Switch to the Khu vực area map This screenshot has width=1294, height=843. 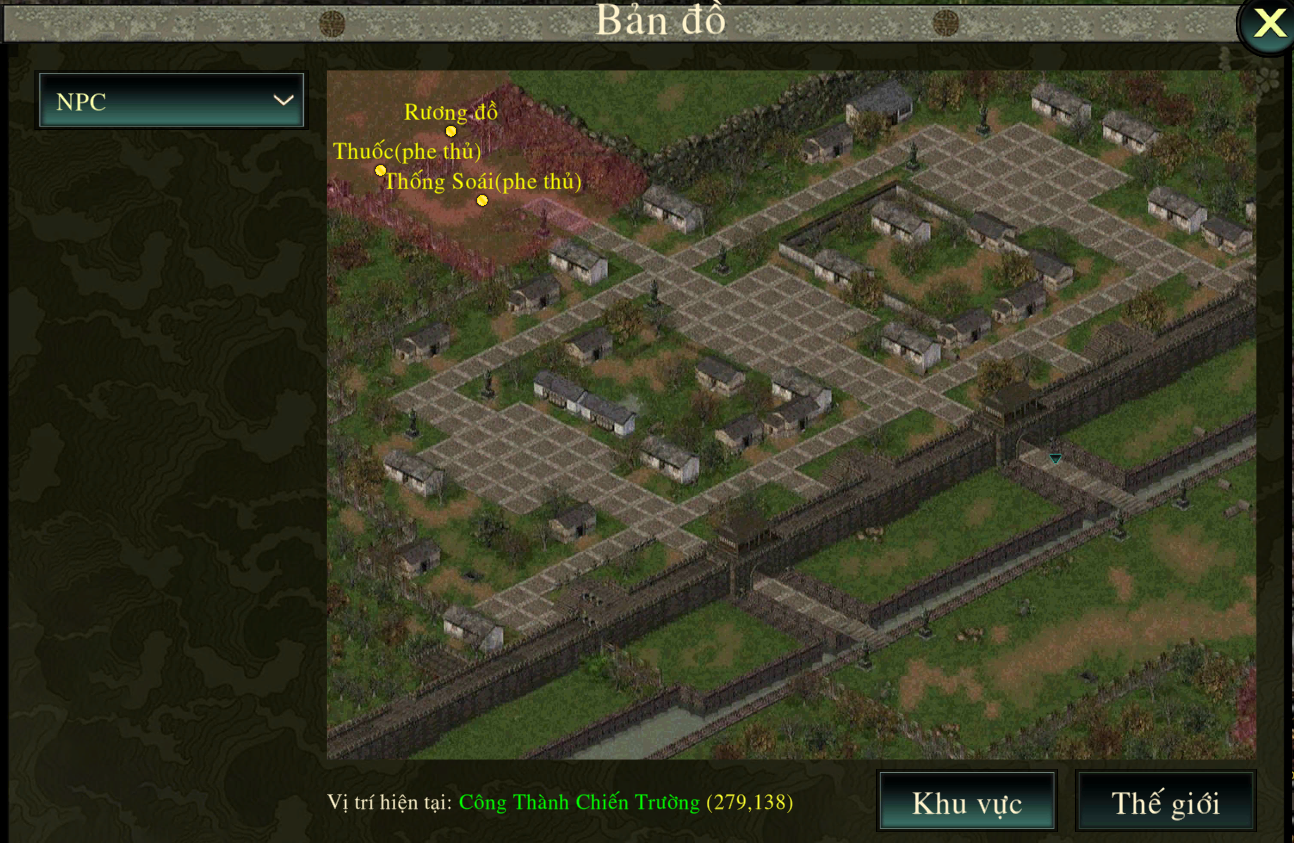tap(966, 802)
